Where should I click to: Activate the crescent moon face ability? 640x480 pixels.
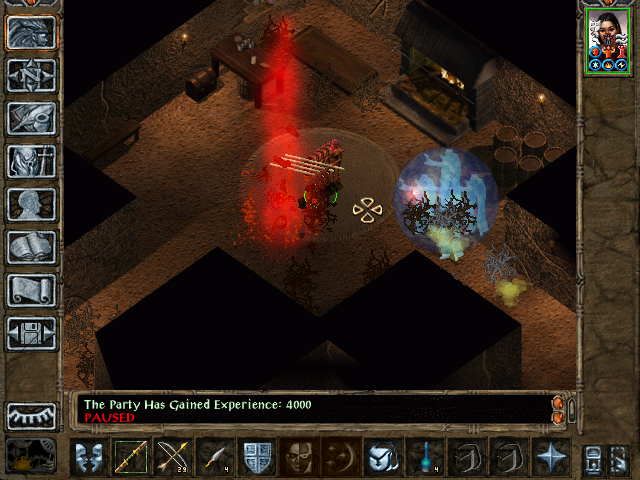click(x=341, y=456)
